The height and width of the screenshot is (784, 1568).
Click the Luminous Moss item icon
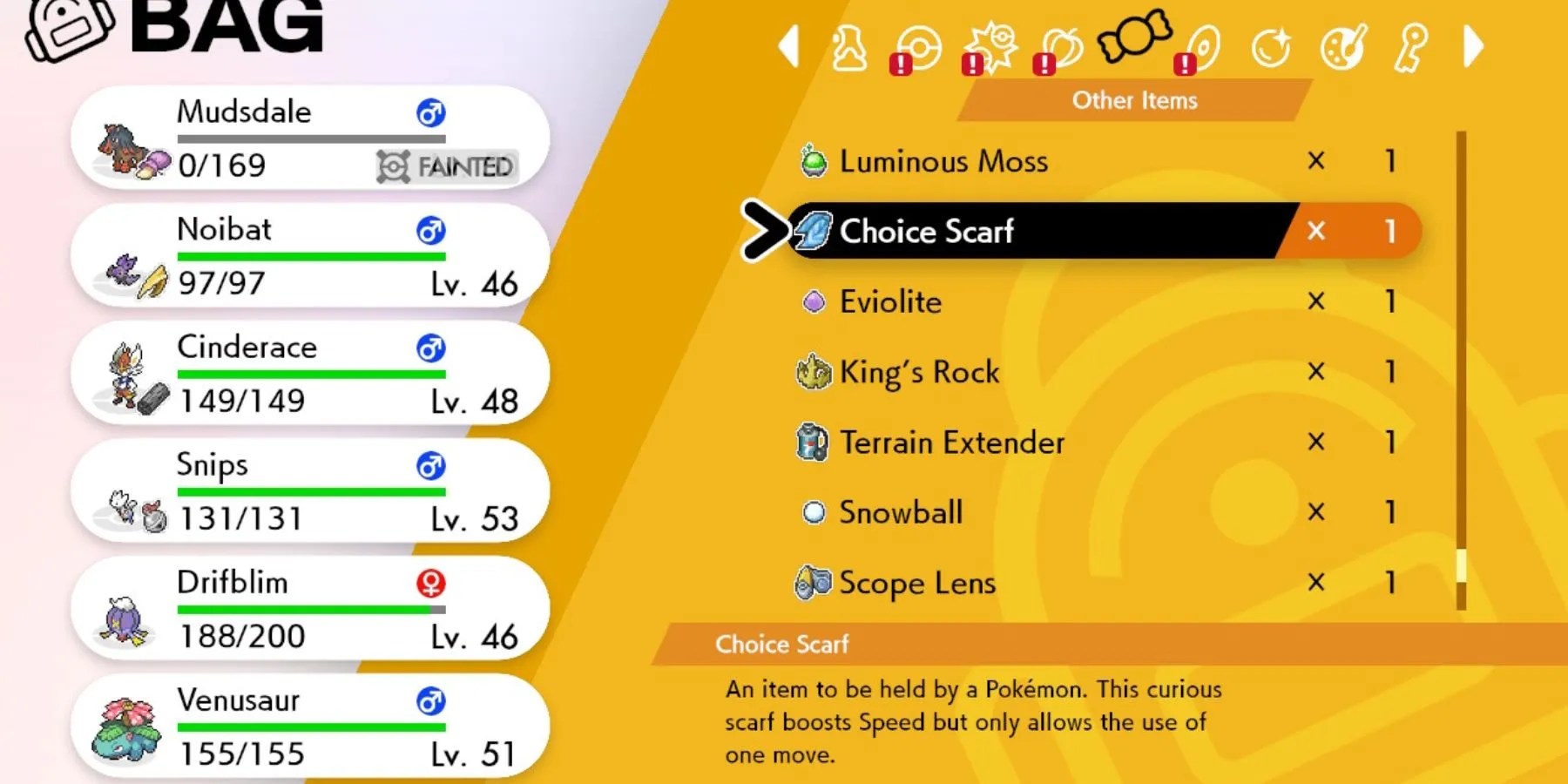point(814,161)
